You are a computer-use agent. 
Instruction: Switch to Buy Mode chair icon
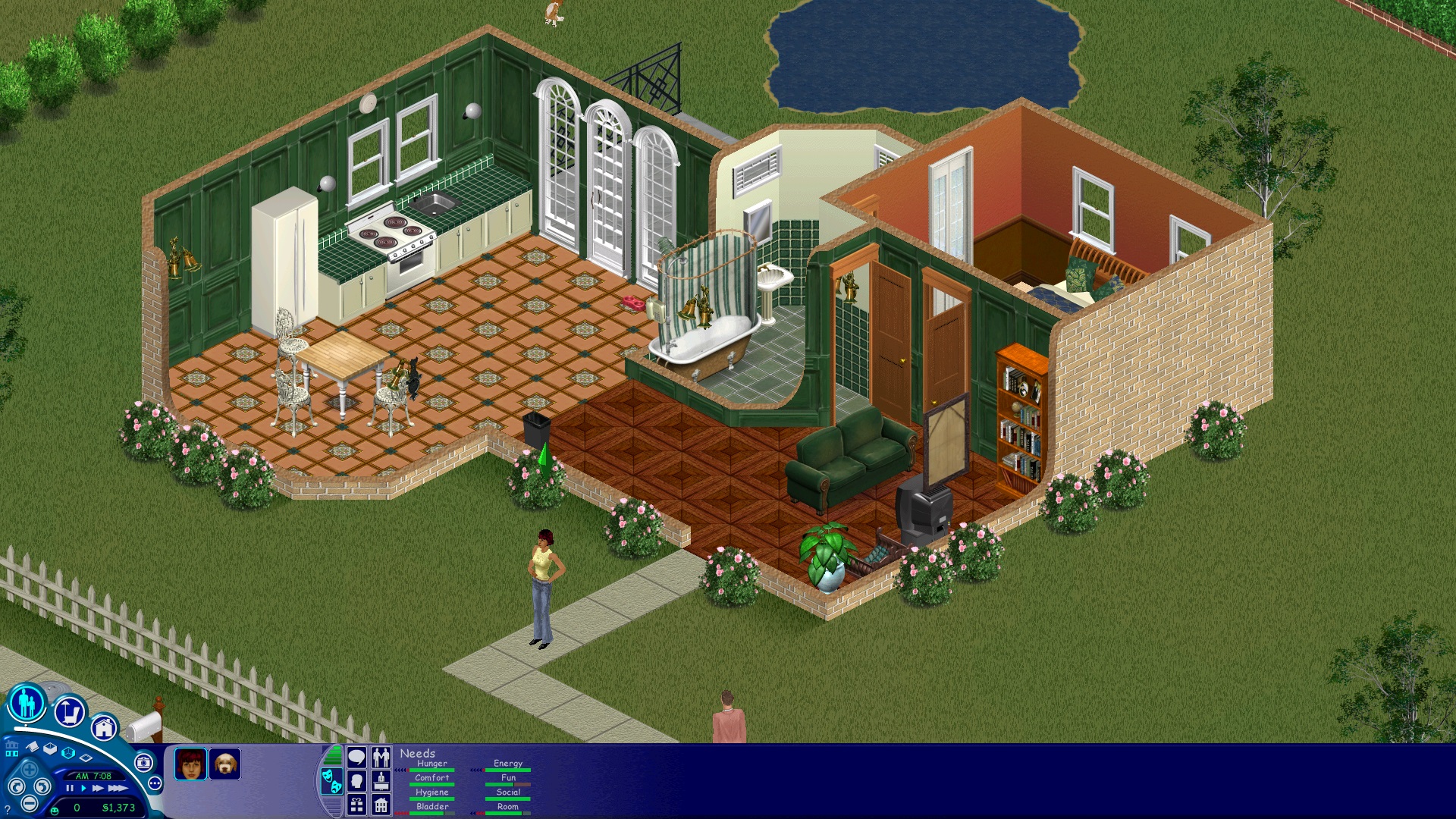pyautogui.click(x=71, y=711)
